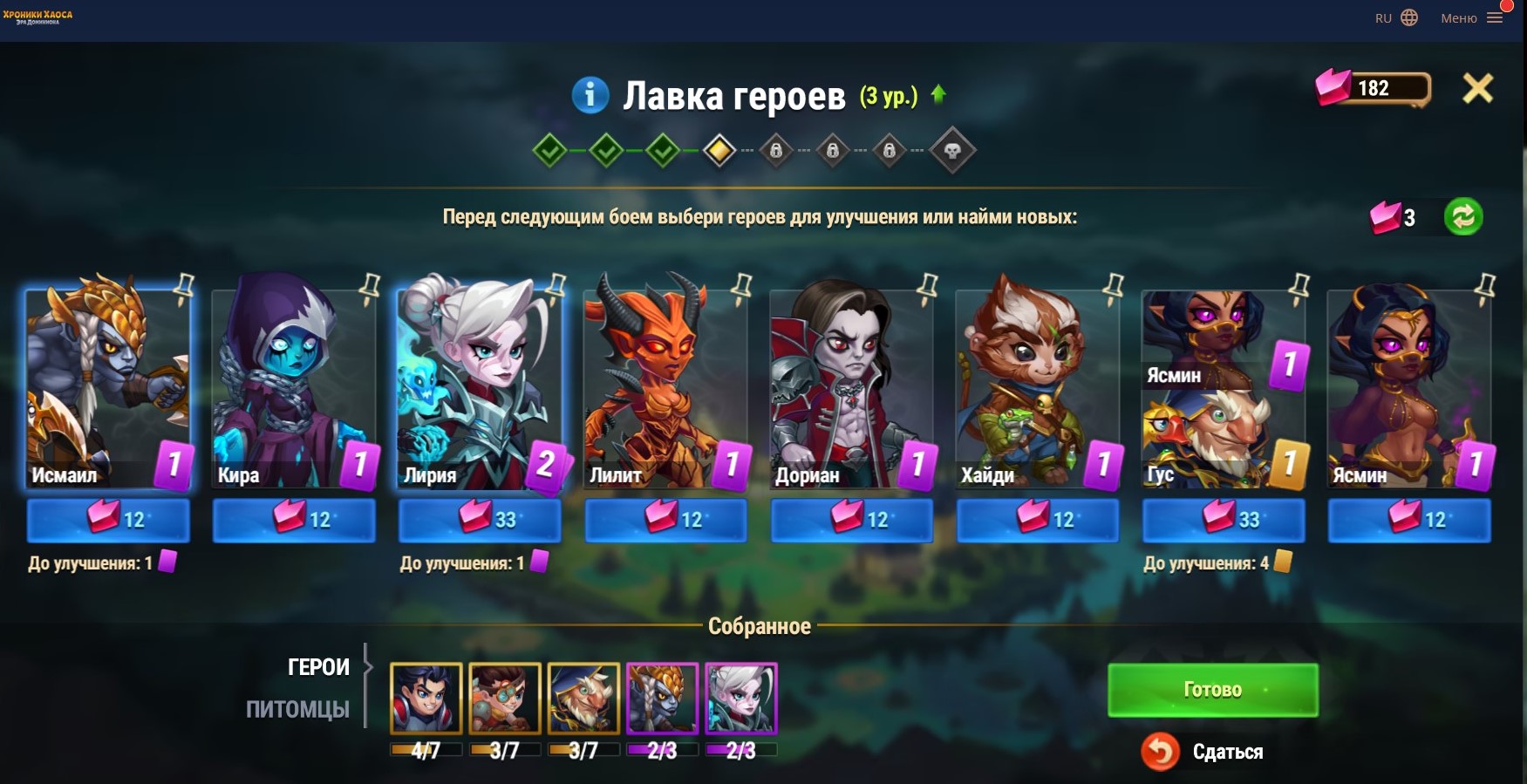The height and width of the screenshot is (784, 1527).
Task: Buy Дориан for 12 gems
Action: [852, 520]
